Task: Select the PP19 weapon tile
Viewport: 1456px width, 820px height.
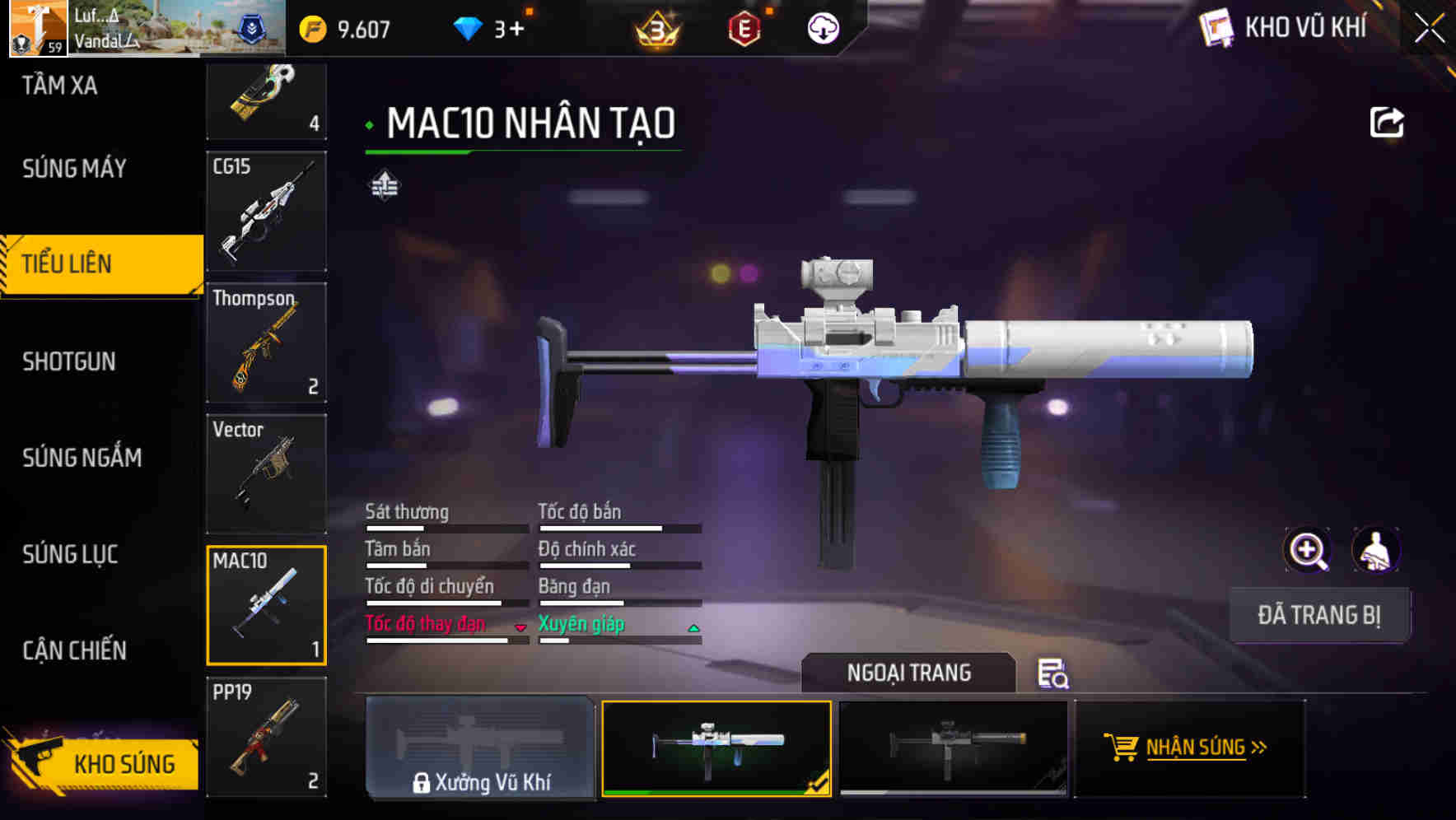Action: tap(266, 737)
